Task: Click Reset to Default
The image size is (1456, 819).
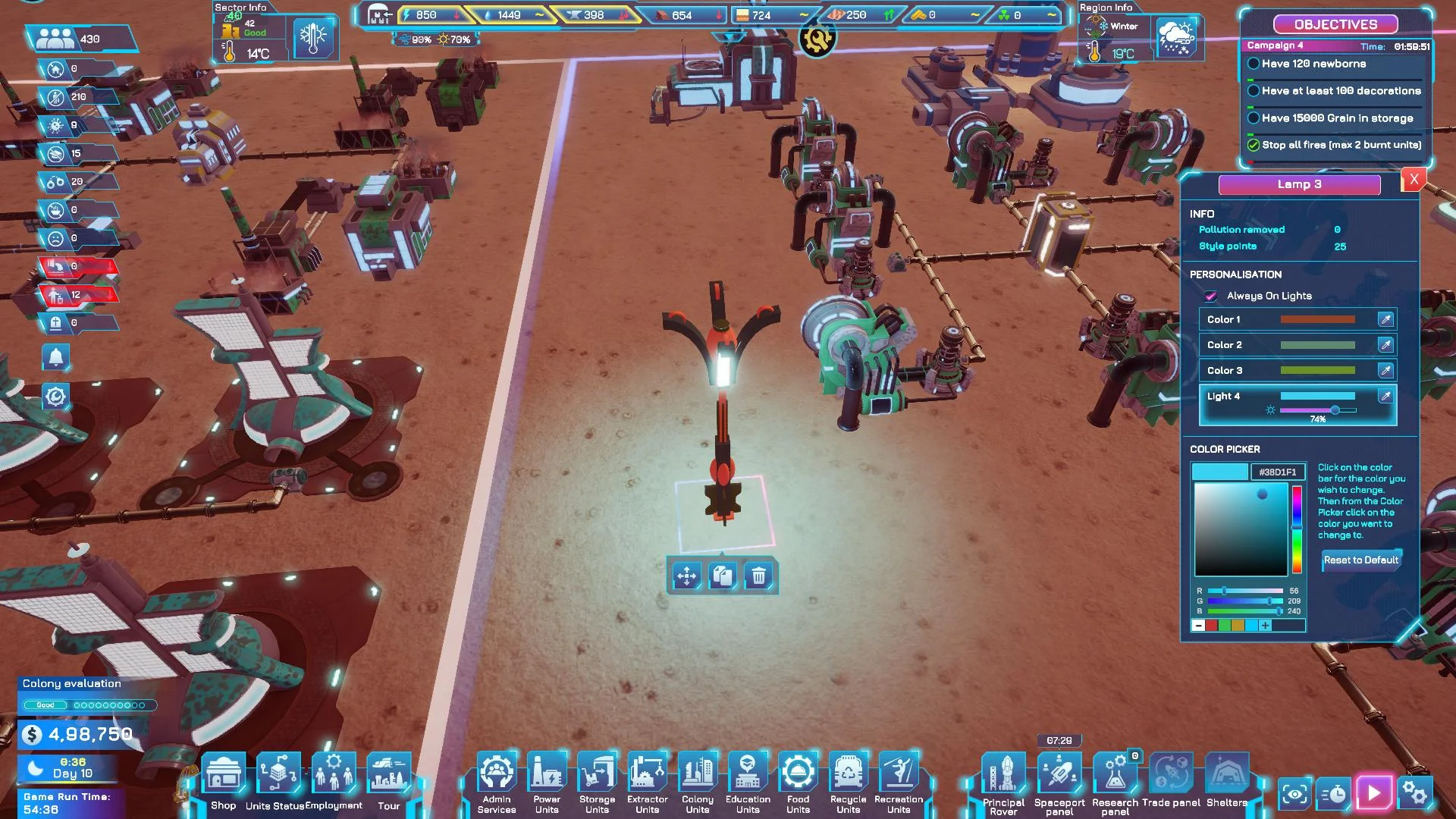Action: (x=1360, y=560)
